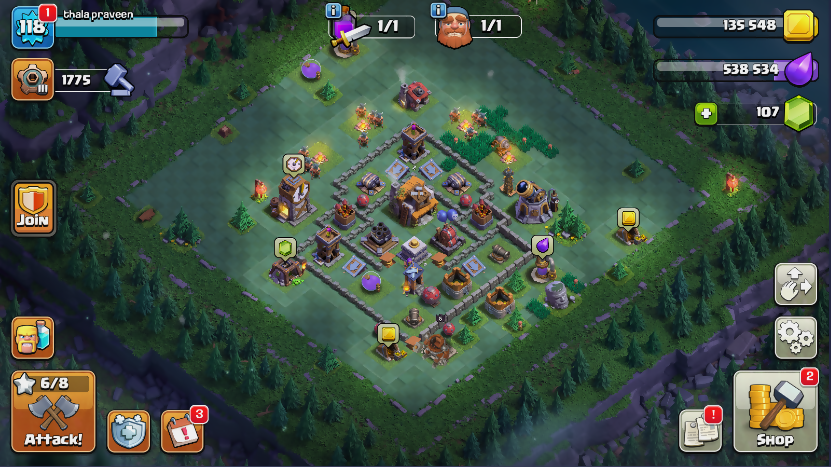Show info for the Battle Machine hero
Image resolution: width=831 pixels, height=467 pixels.
coord(438,11)
